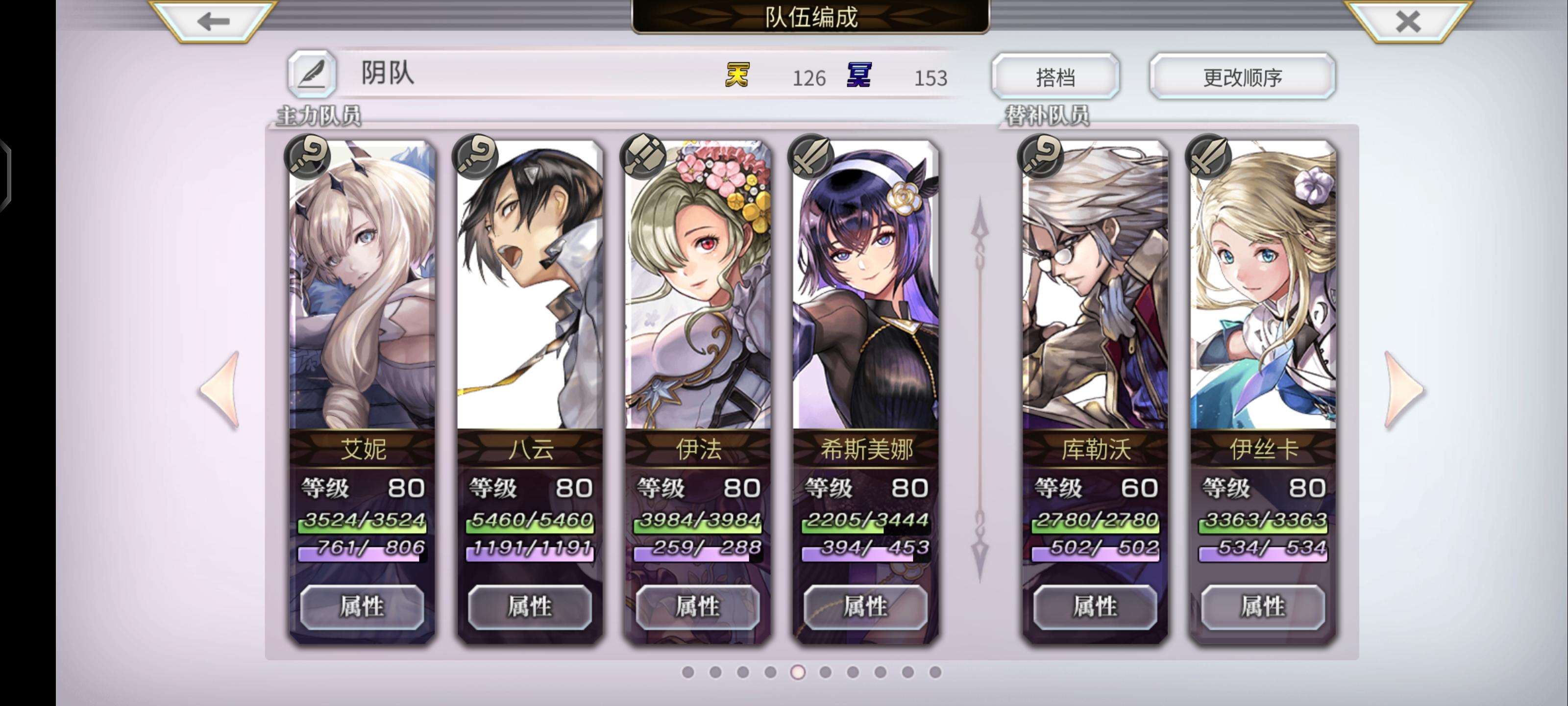The height and width of the screenshot is (706, 1568).
Task: Click the 更改顺序 button
Action: pos(1242,76)
